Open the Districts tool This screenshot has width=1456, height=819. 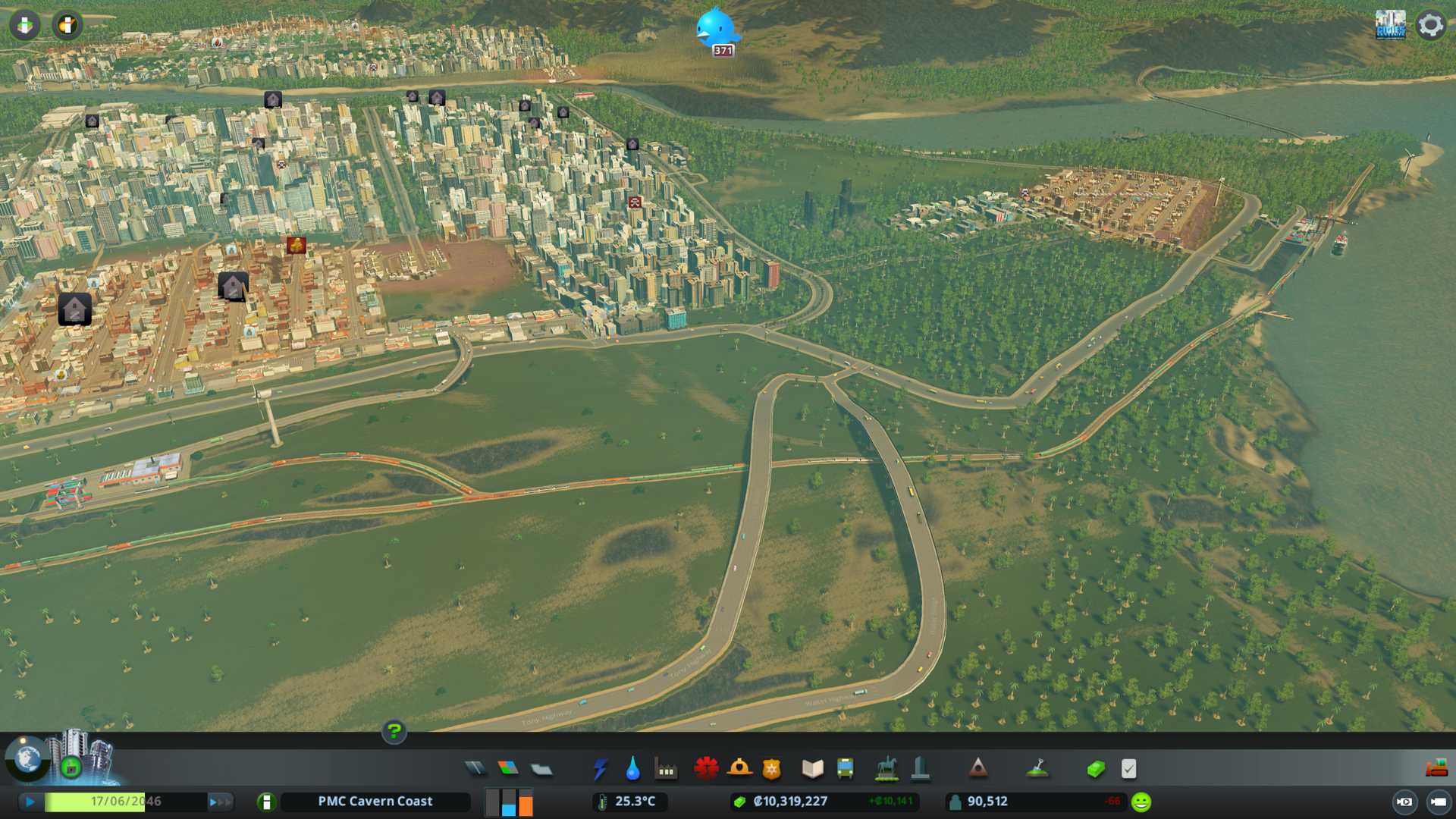coord(541,770)
